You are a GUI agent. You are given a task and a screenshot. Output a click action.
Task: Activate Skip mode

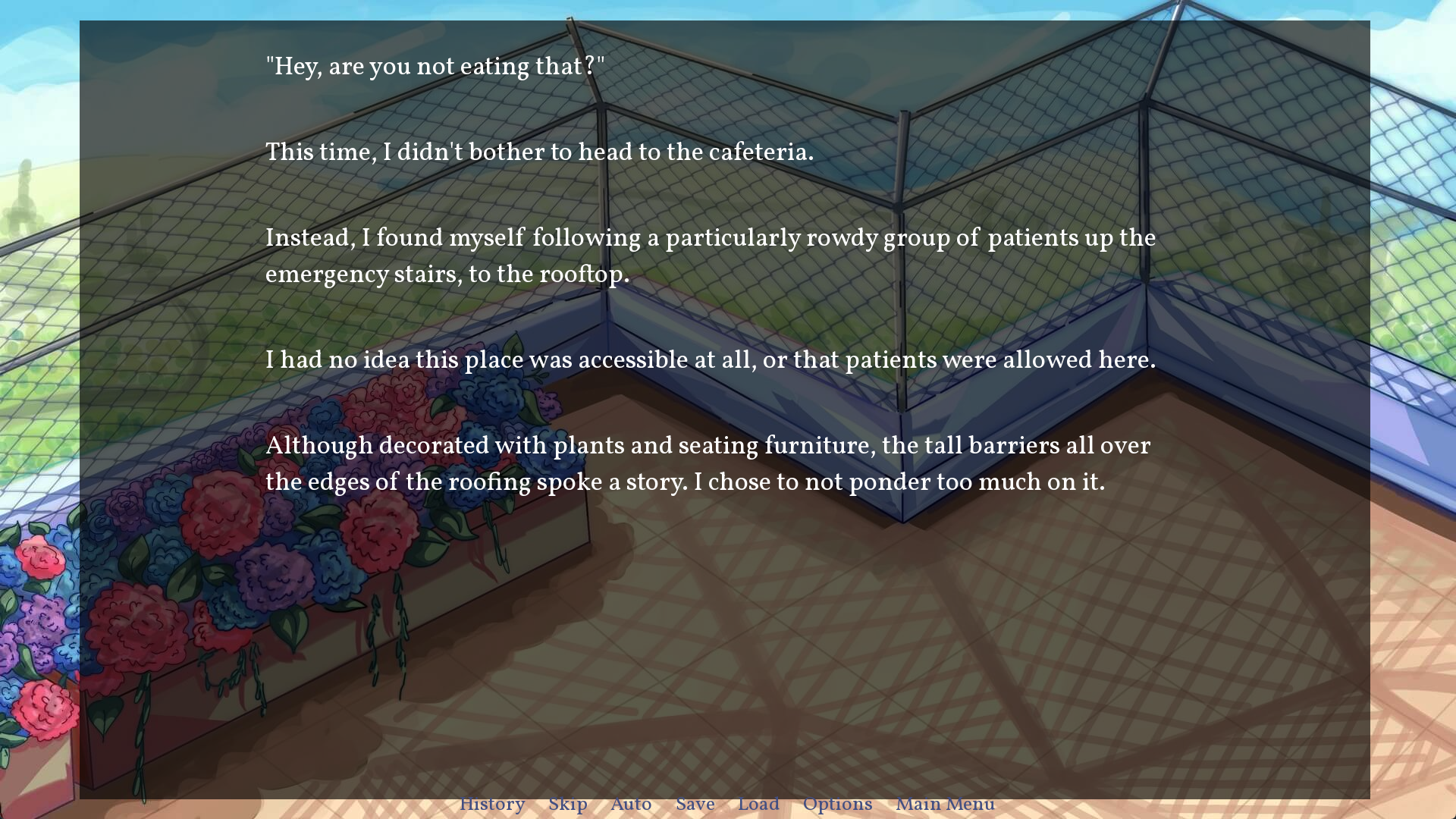(568, 805)
